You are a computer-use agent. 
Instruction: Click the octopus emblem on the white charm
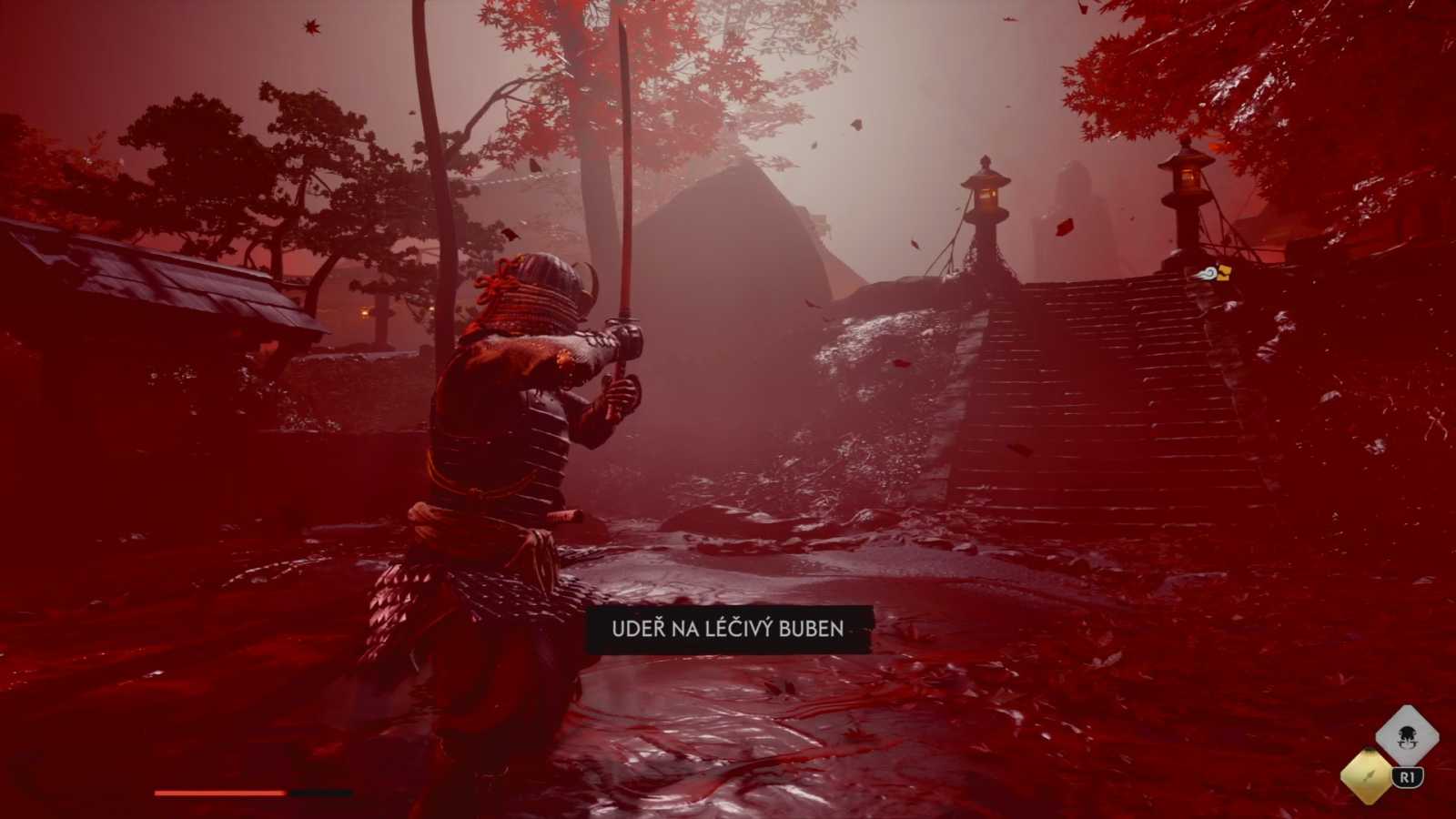[1407, 737]
